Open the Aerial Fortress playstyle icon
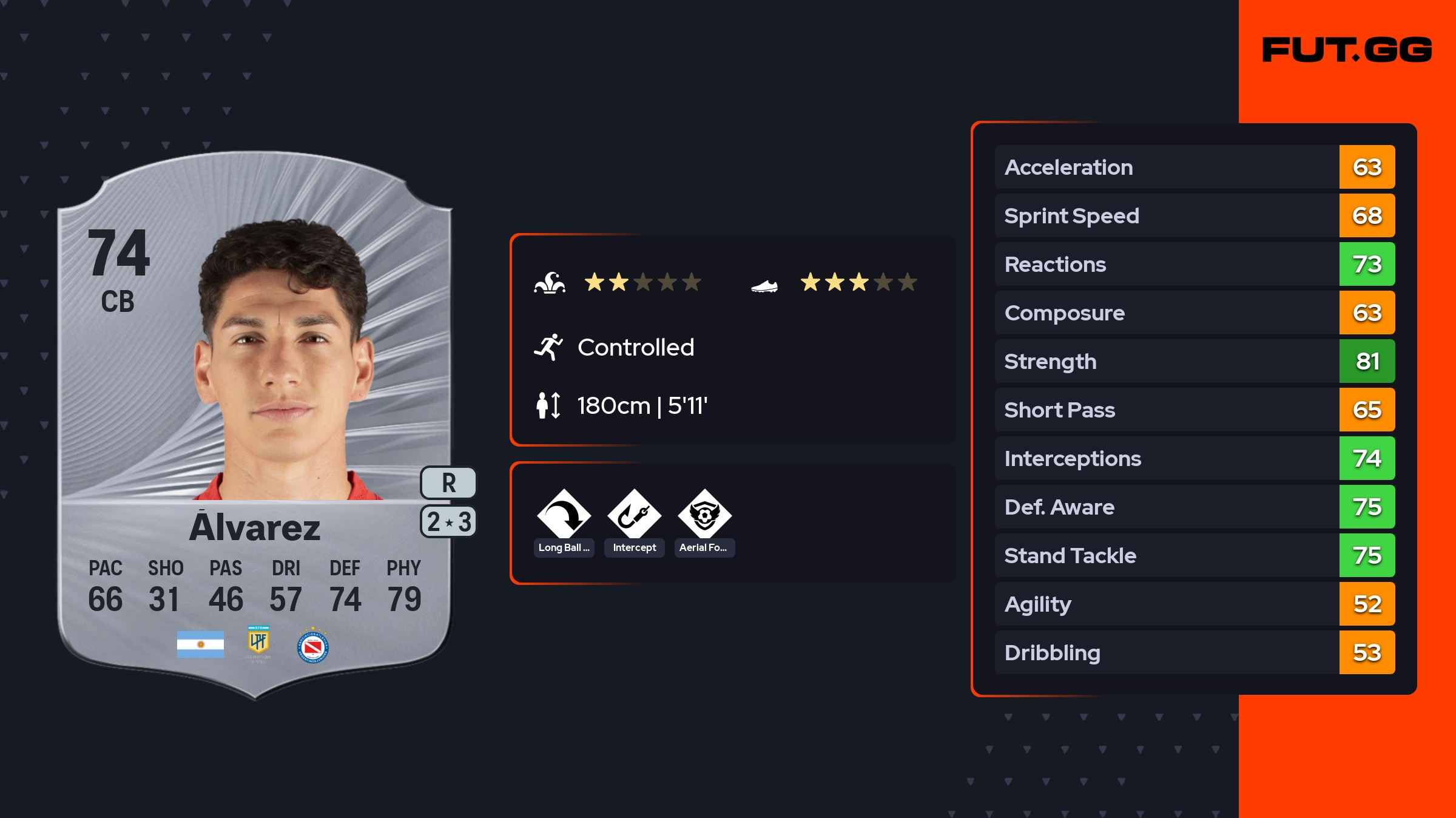Image resolution: width=1456 pixels, height=818 pixels. [x=704, y=515]
